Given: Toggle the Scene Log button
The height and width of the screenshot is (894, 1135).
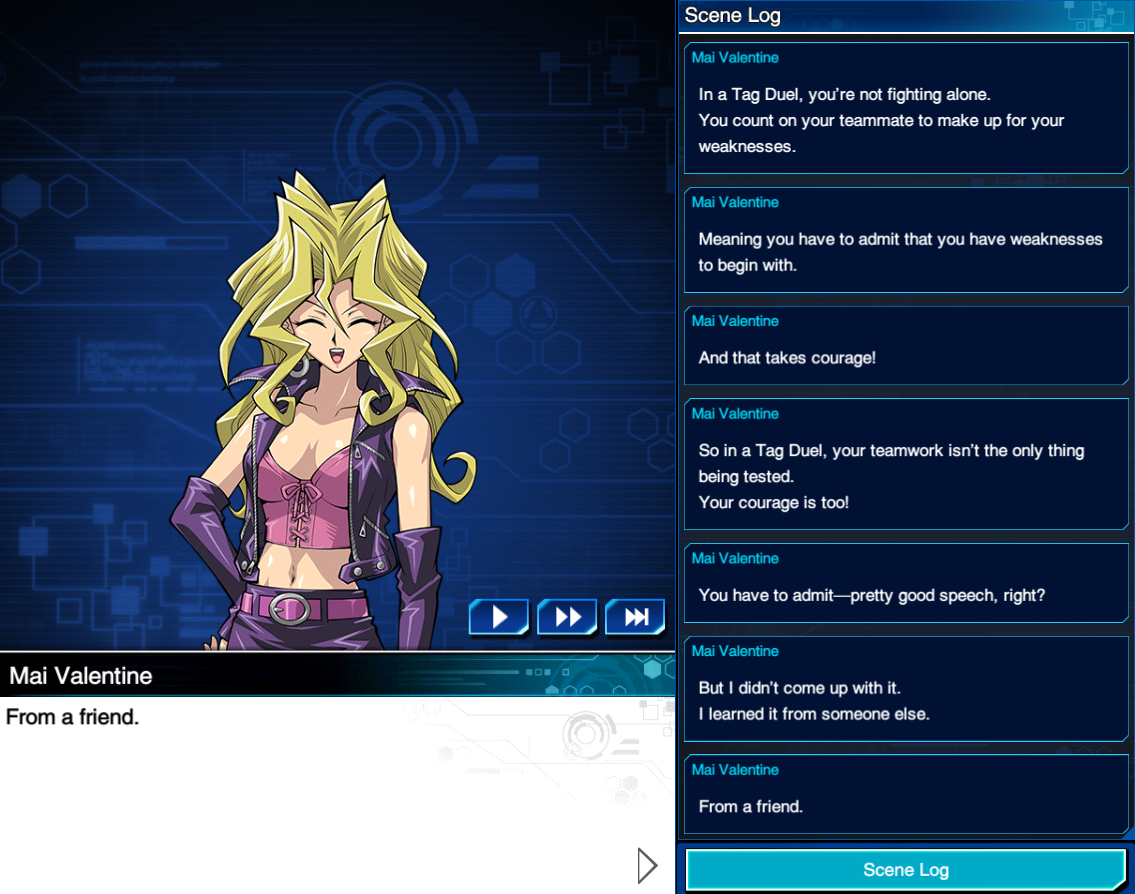Looking at the screenshot, I should tap(905, 869).
